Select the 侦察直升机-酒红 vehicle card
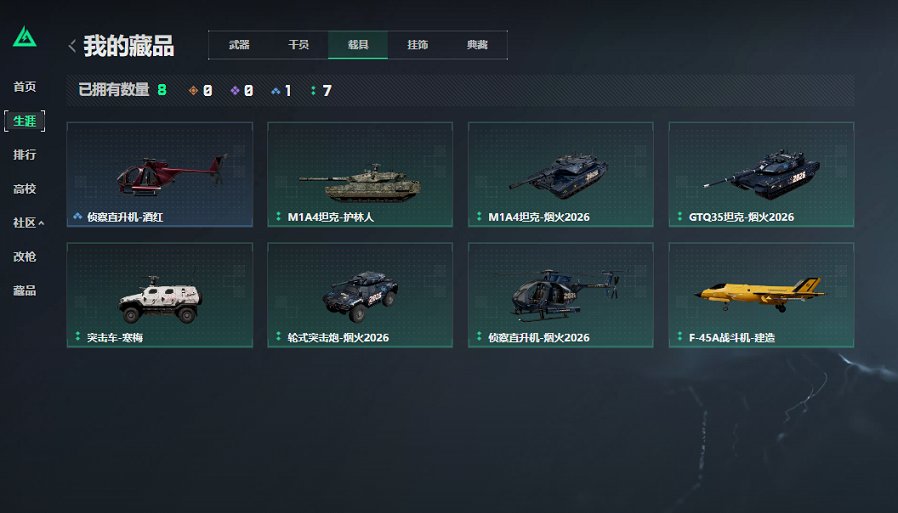The image size is (898, 513). [x=160, y=174]
